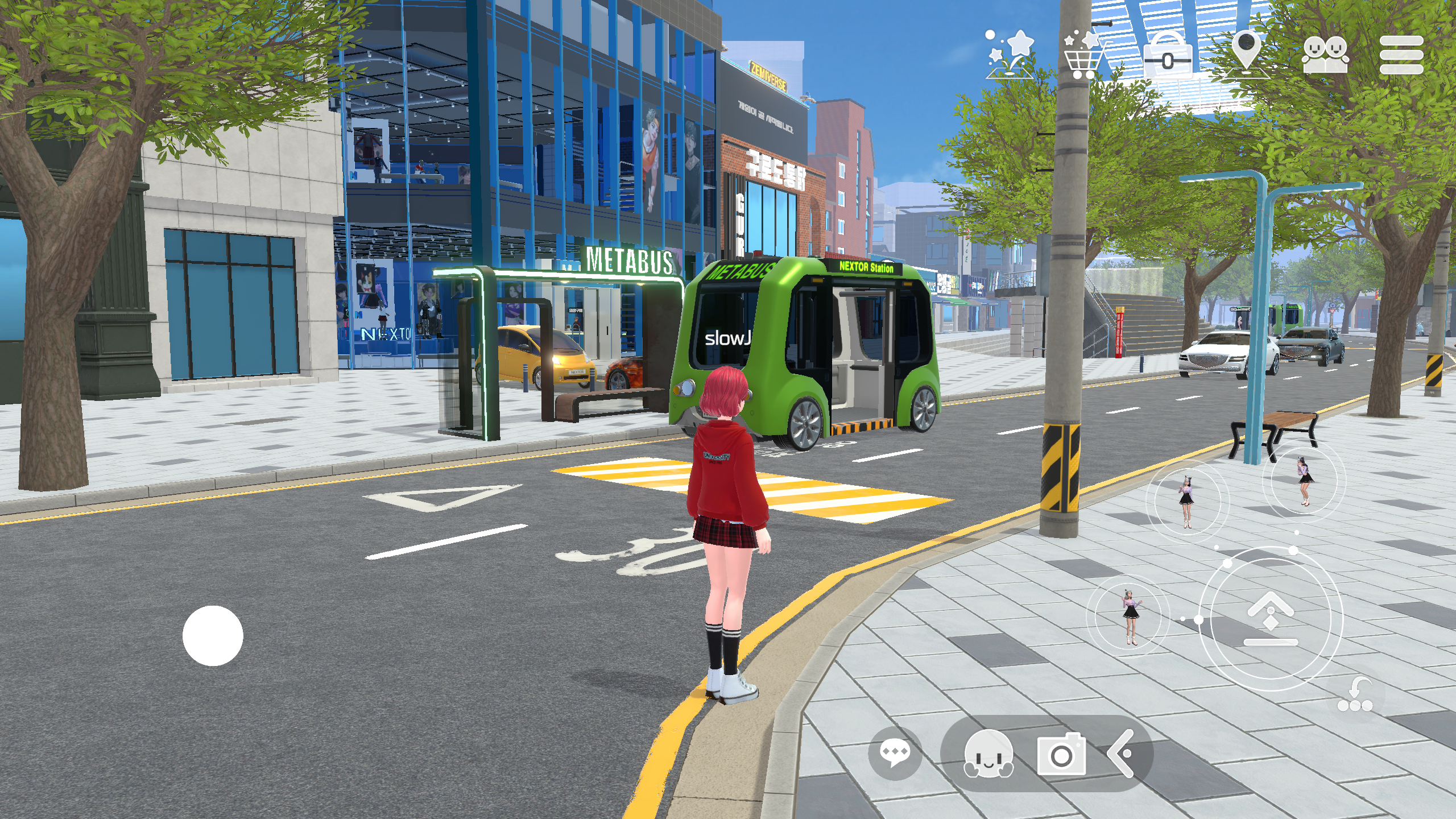Open the smiley face emote menu
Image resolution: width=1456 pixels, height=819 pixels.
coord(988,754)
